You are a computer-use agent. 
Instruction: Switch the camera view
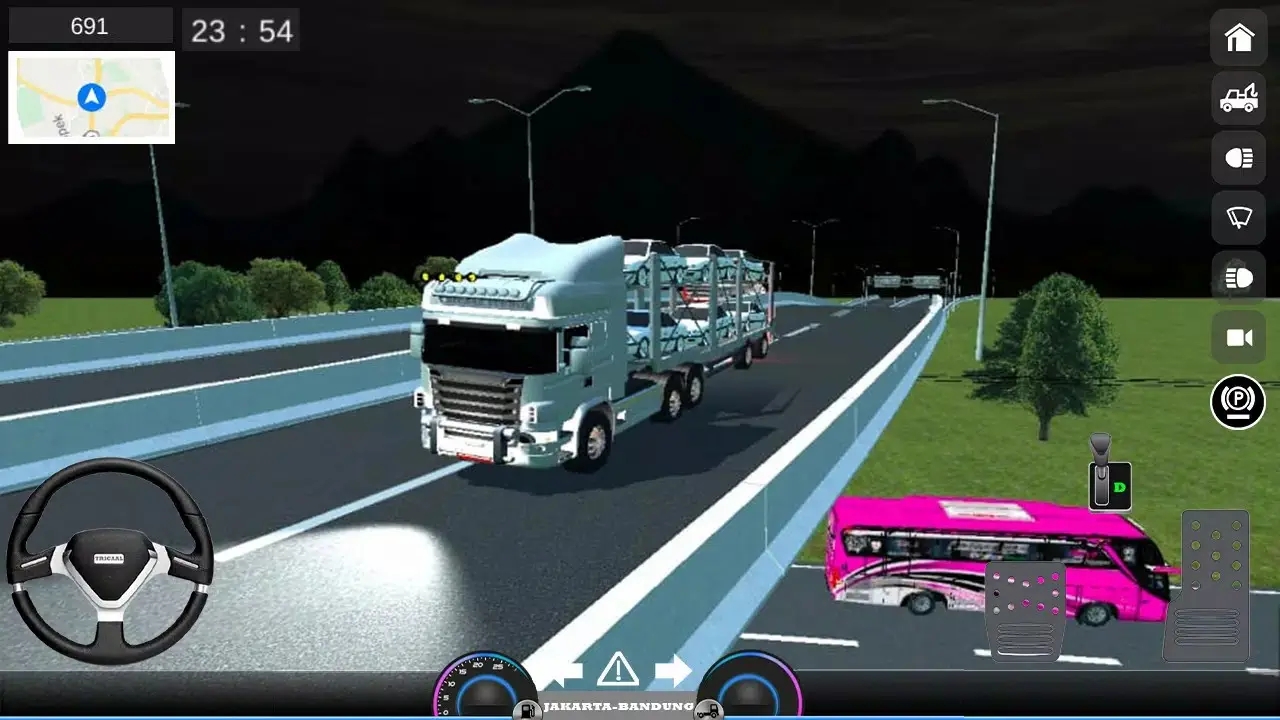pos(1237,337)
